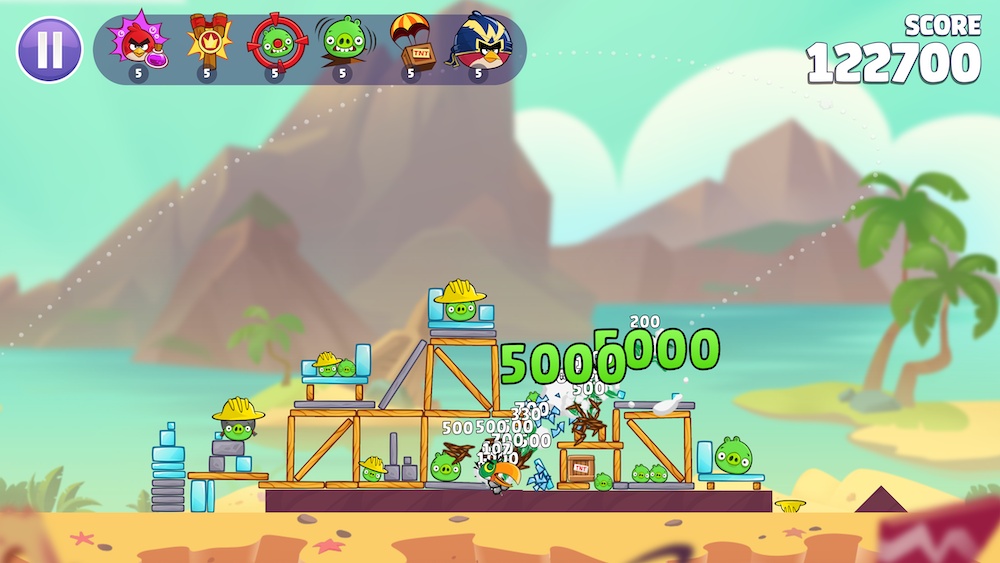This screenshot has width=1000, height=563.
Task: Call the Mighty Eagle power-up
Action: 479,42
